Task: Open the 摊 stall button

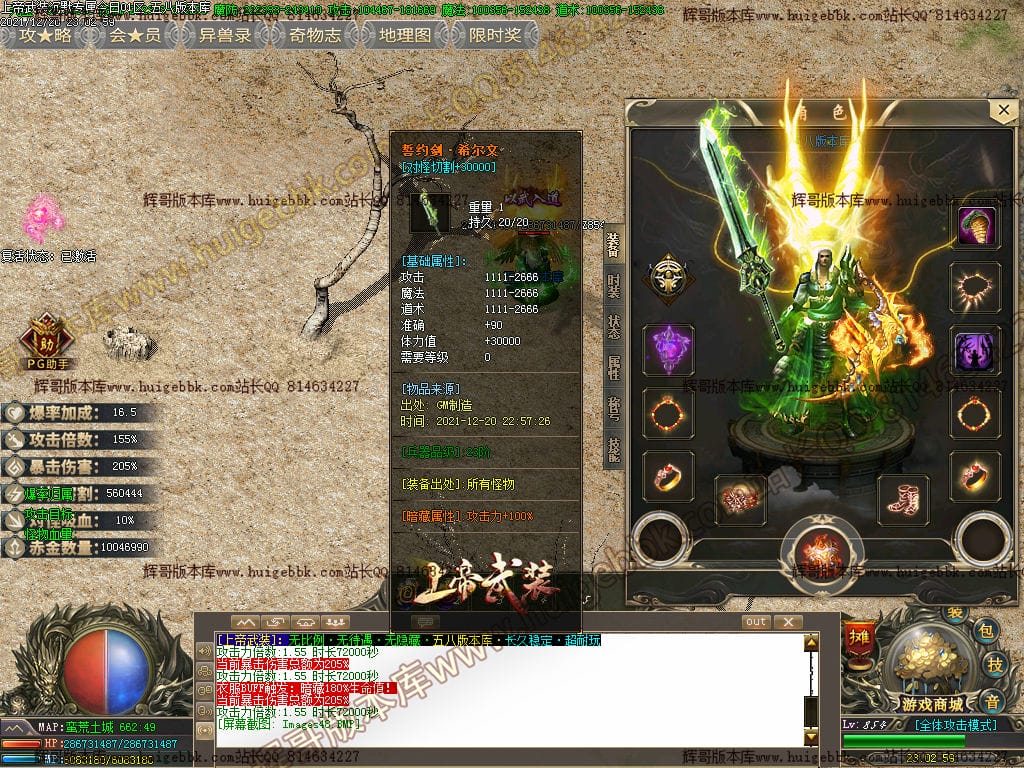Action: pyautogui.click(x=858, y=638)
